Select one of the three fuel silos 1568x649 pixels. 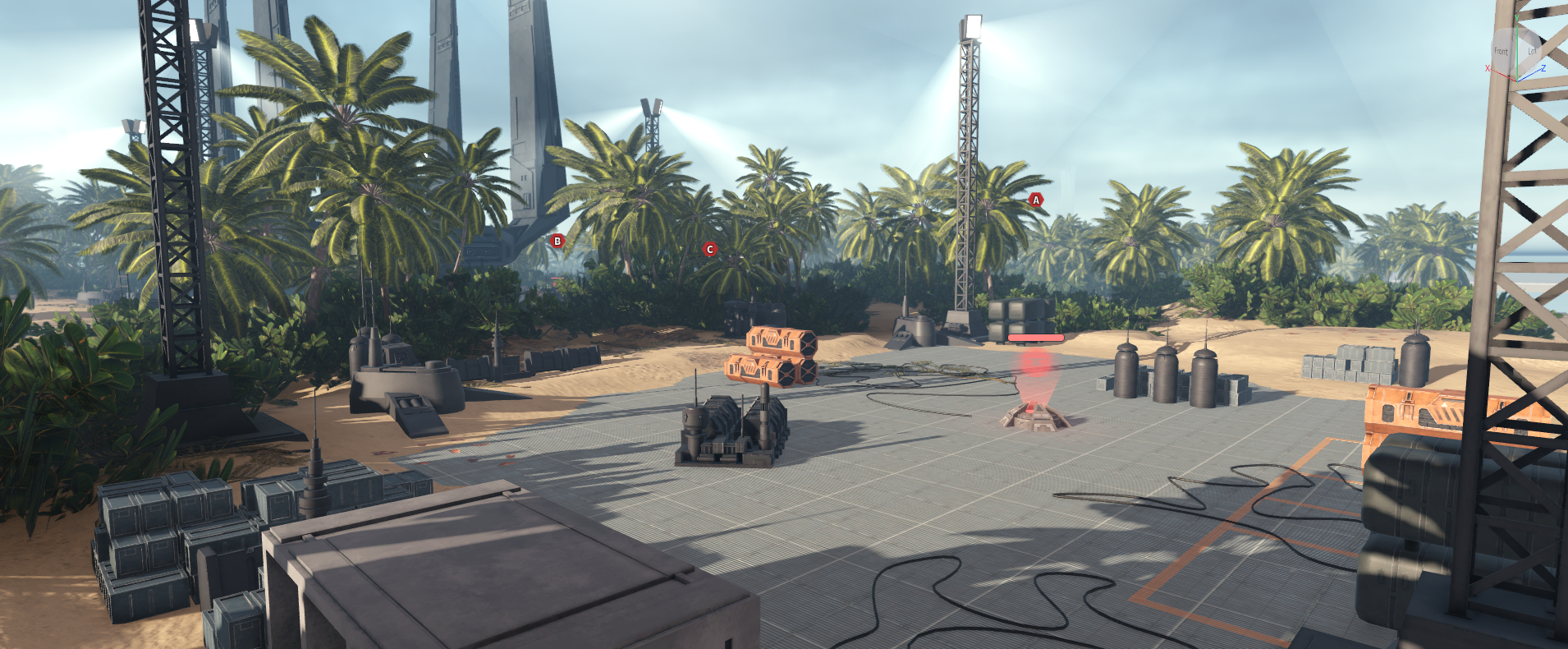coord(1164,374)
